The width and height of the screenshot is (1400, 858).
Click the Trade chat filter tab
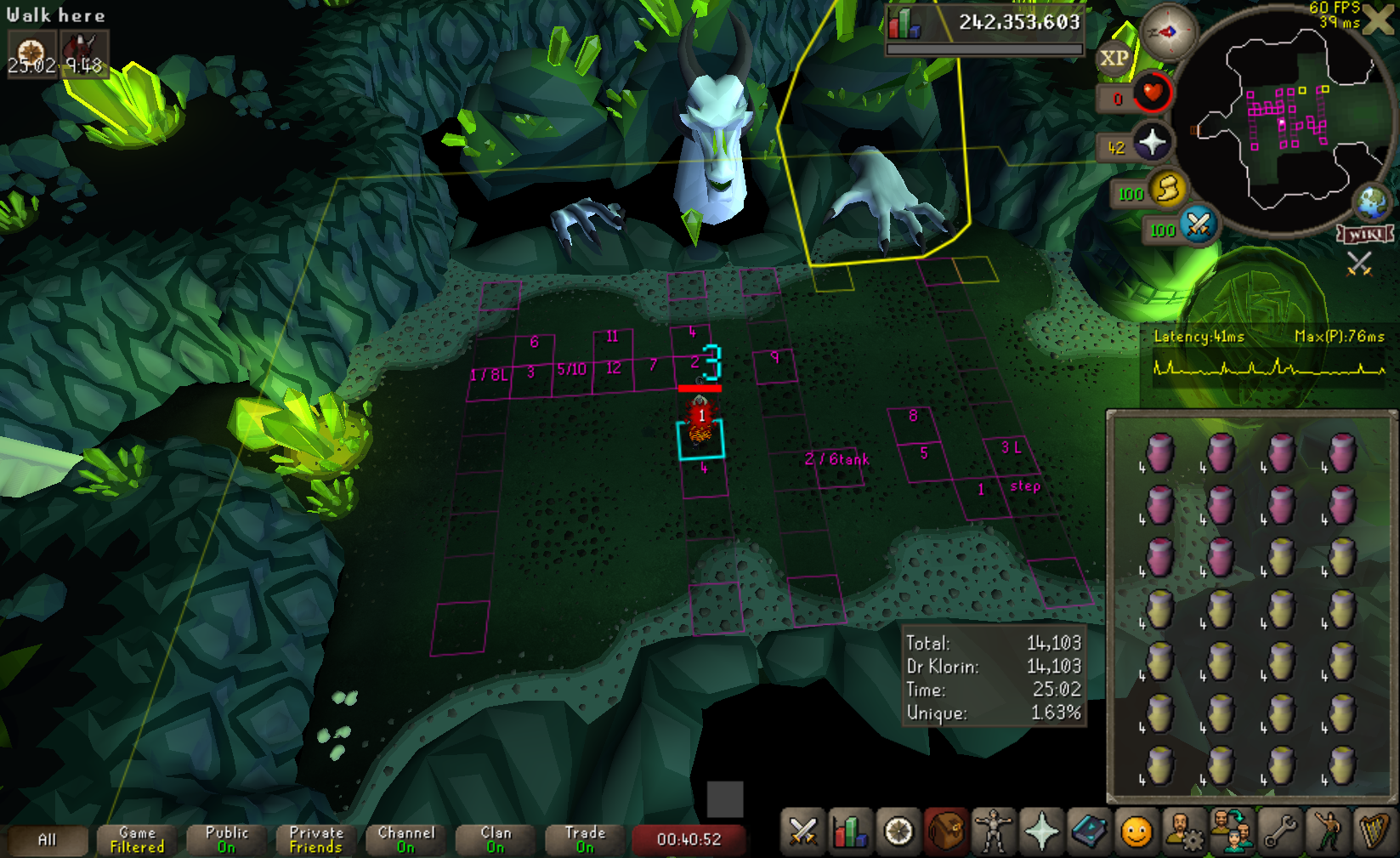pos(585,840)
